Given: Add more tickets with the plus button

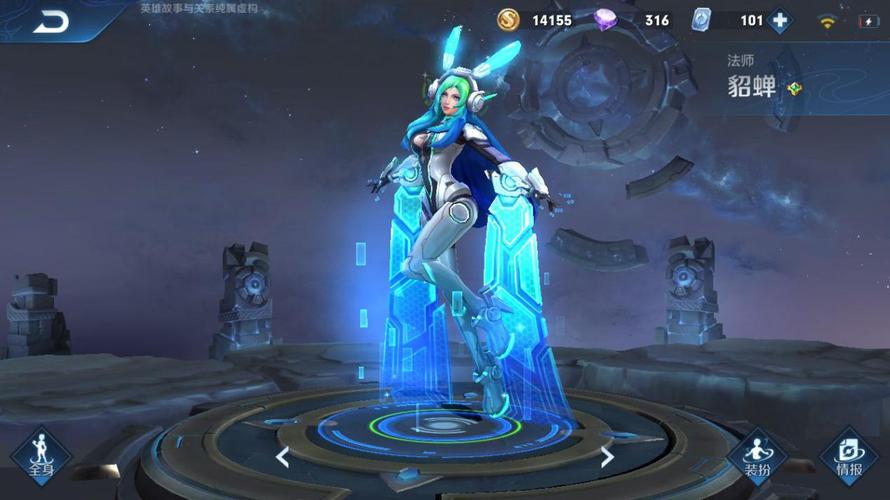Looking at the screenshot, I should tap(779, 20).
